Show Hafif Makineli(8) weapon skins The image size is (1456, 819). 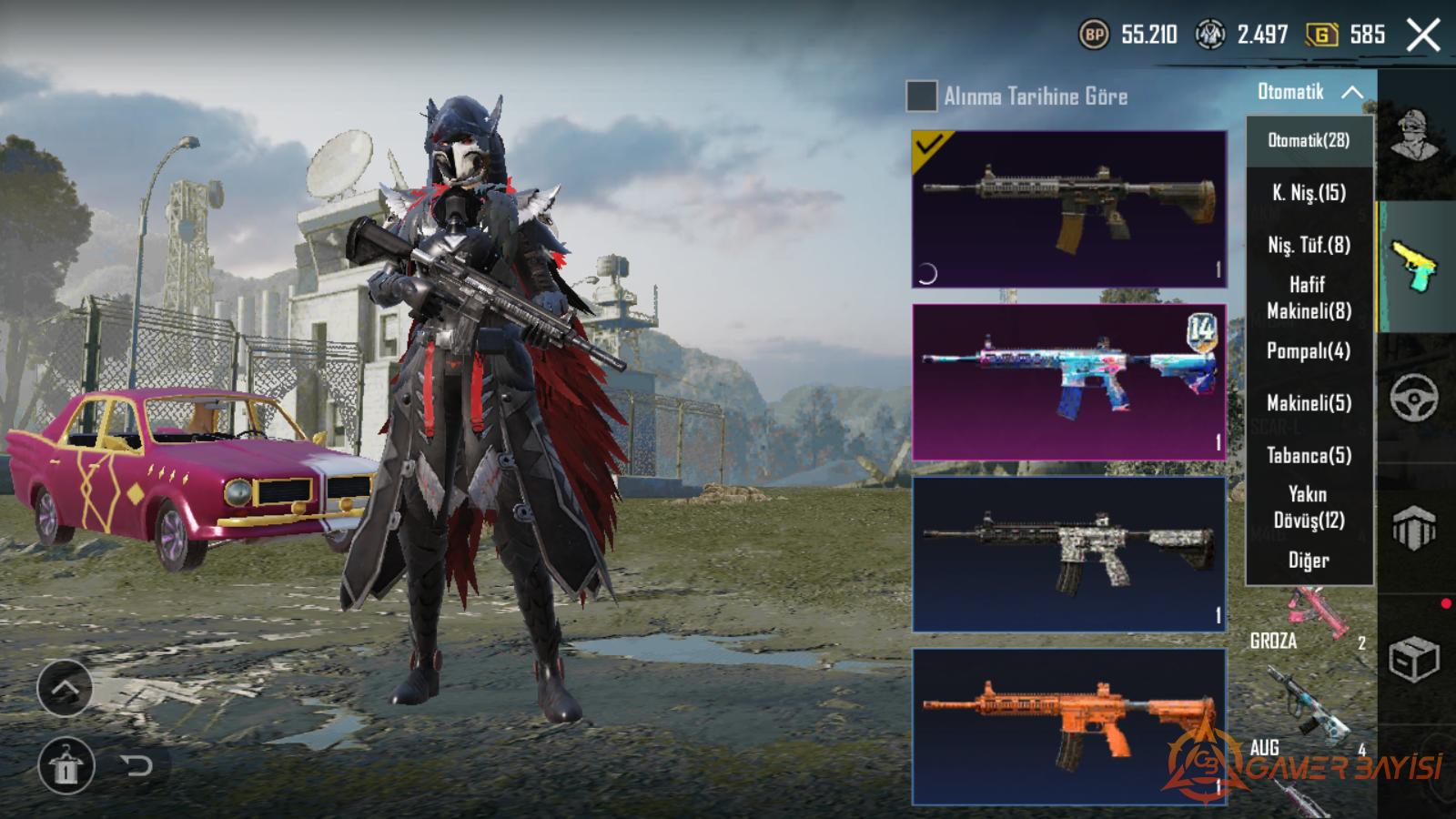point(1309,298)
